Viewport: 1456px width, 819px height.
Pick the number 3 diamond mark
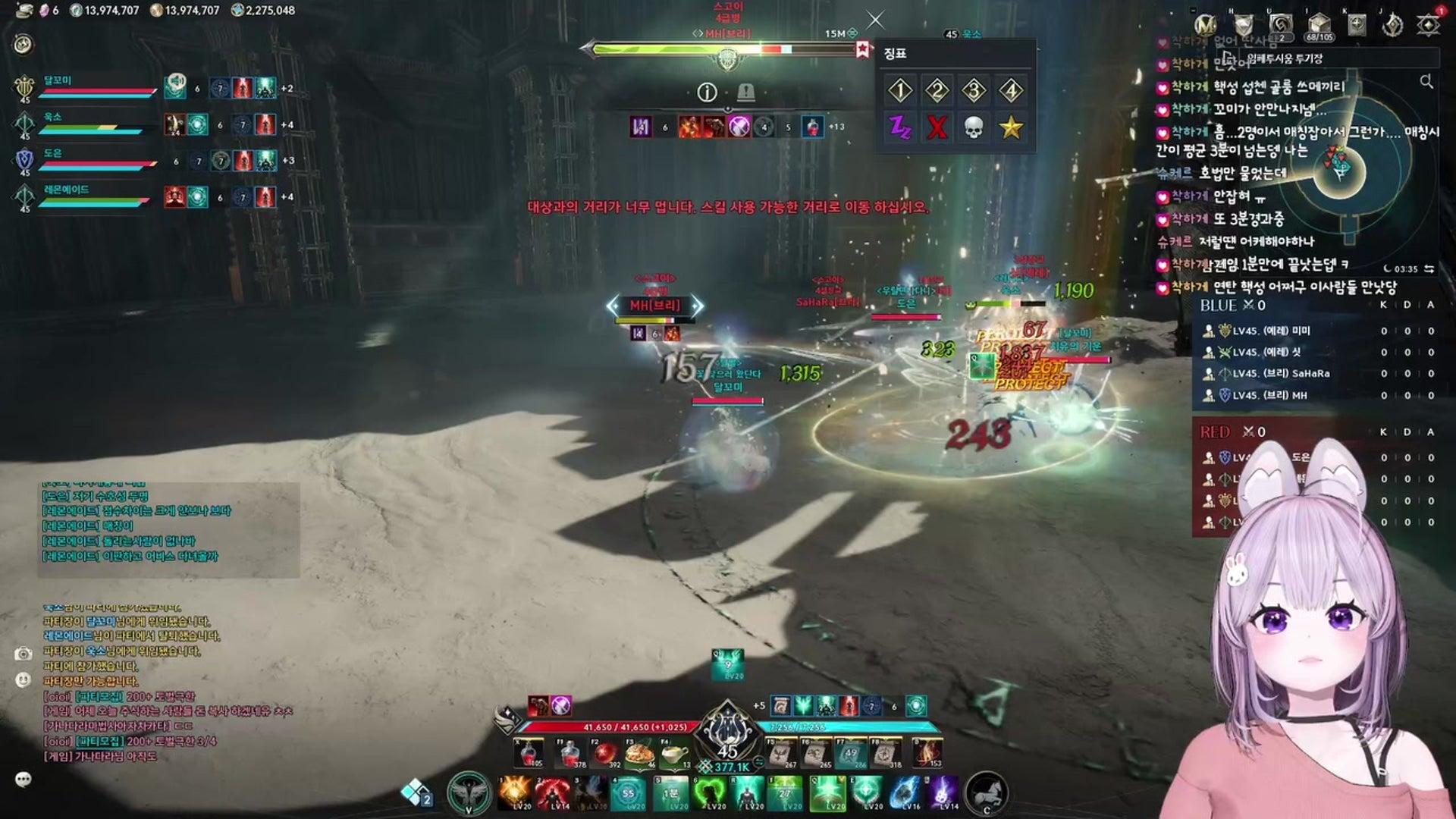pos(974,91)
